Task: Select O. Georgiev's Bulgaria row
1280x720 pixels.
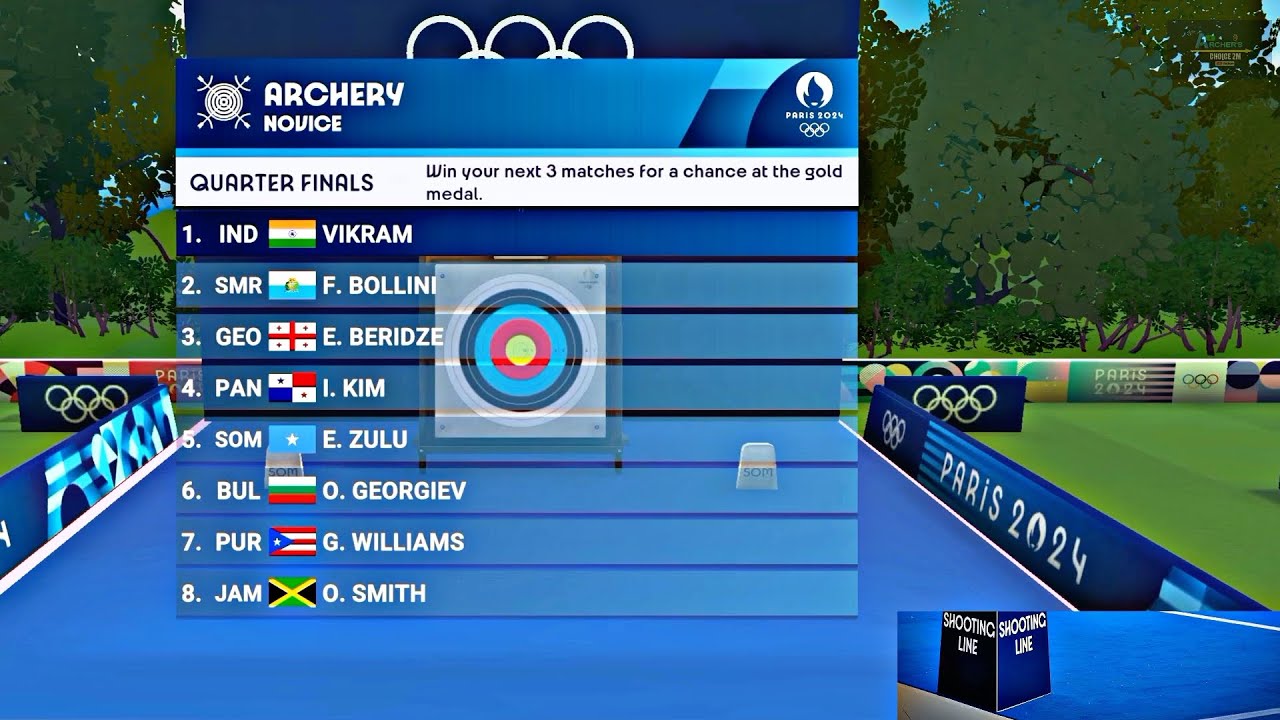Action: tap(516, 491)
